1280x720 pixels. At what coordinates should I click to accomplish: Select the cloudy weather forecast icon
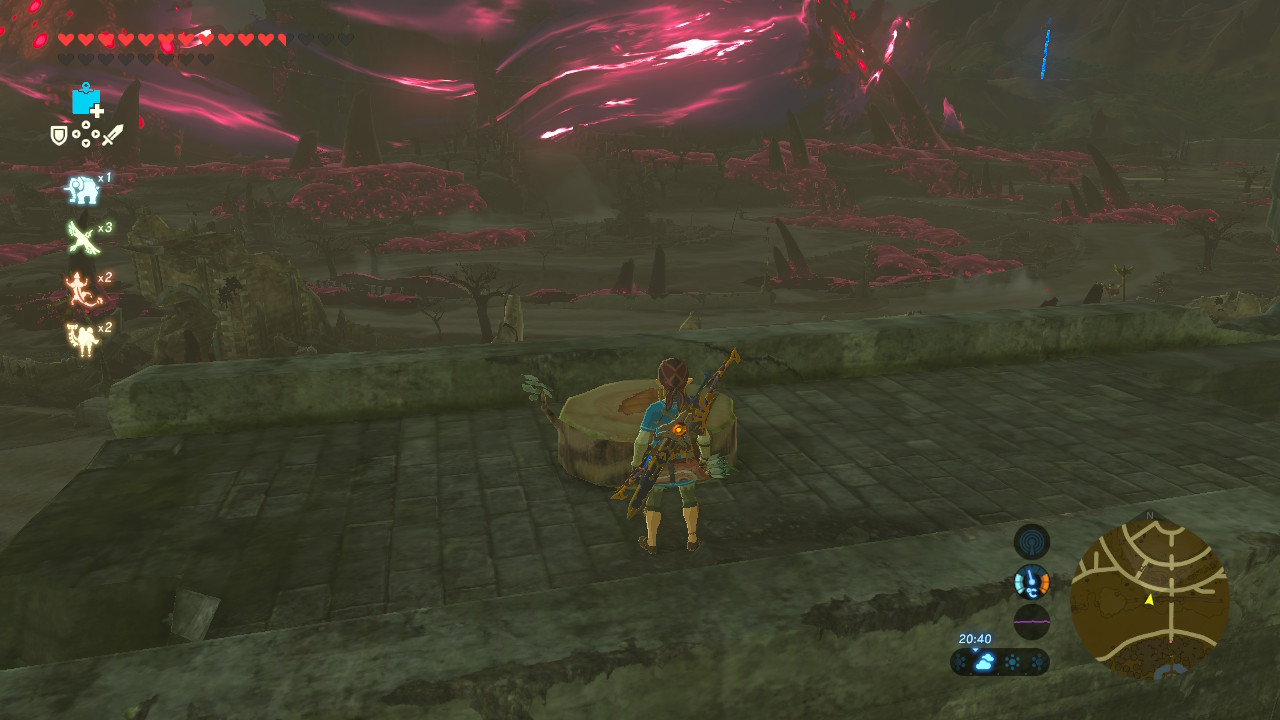tap(984, 662)
